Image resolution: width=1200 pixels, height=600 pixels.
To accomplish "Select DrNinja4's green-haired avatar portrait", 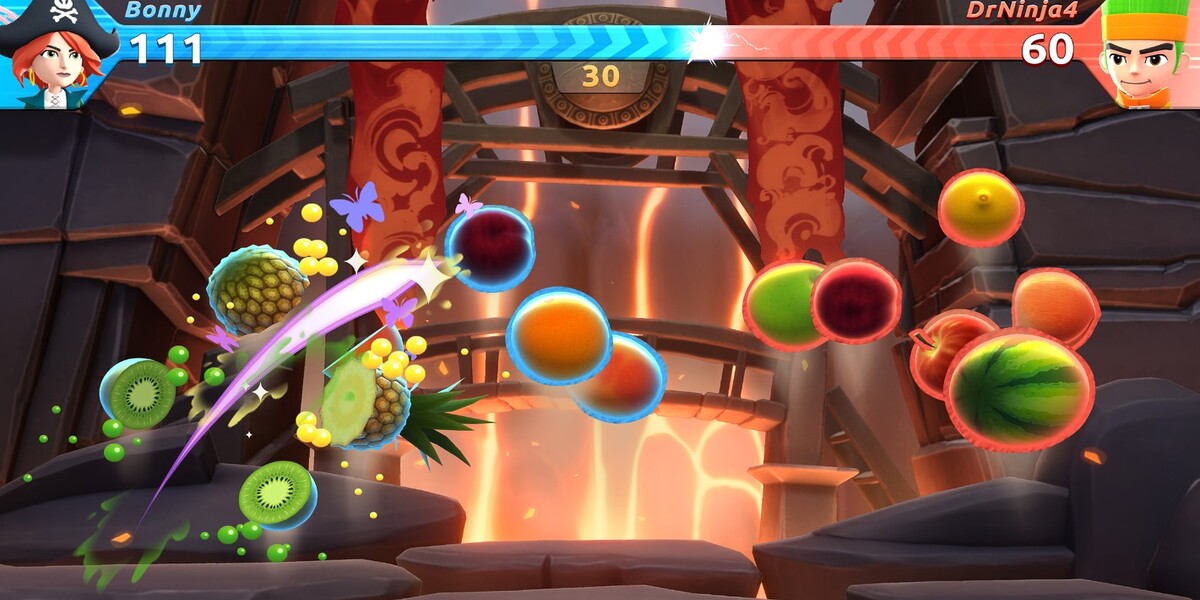I will coord(1146,54).
